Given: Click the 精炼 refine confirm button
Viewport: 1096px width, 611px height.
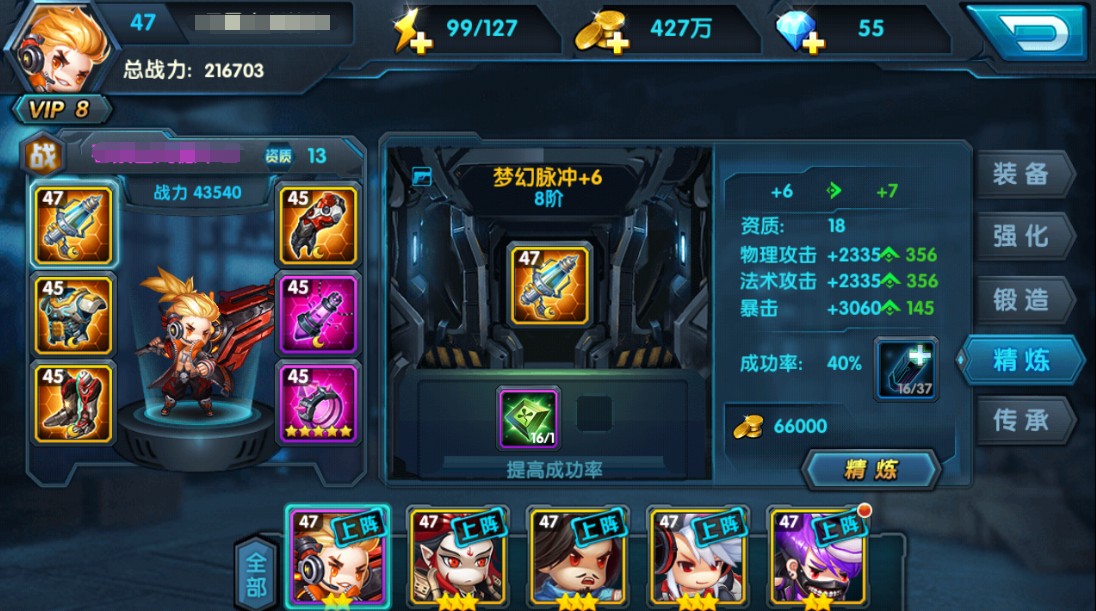Looking at the screenshot, I should pyautogui.click(x=871, y=469).
